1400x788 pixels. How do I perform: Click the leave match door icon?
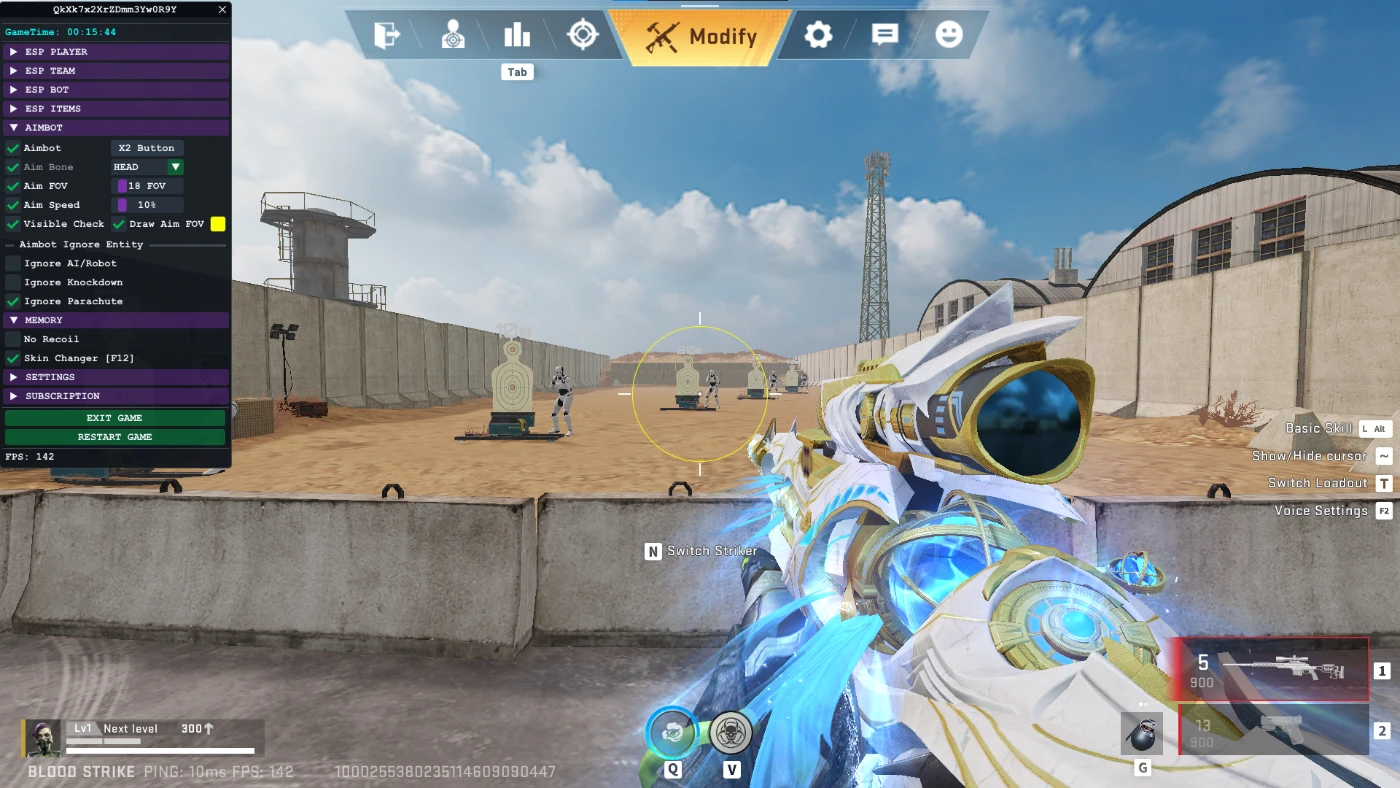click(x=388, y=35)
